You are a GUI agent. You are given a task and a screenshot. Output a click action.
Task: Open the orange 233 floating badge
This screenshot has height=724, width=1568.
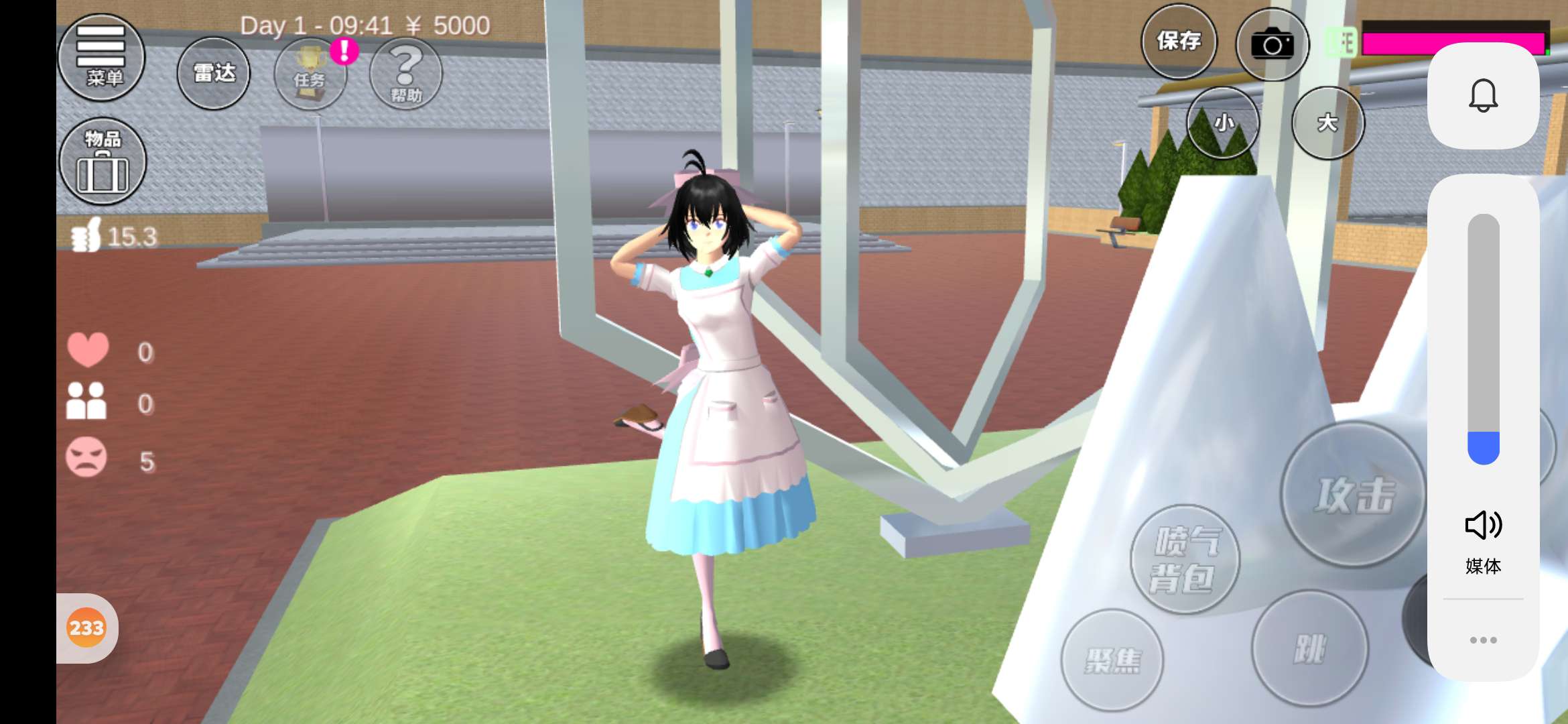(86, 628)
